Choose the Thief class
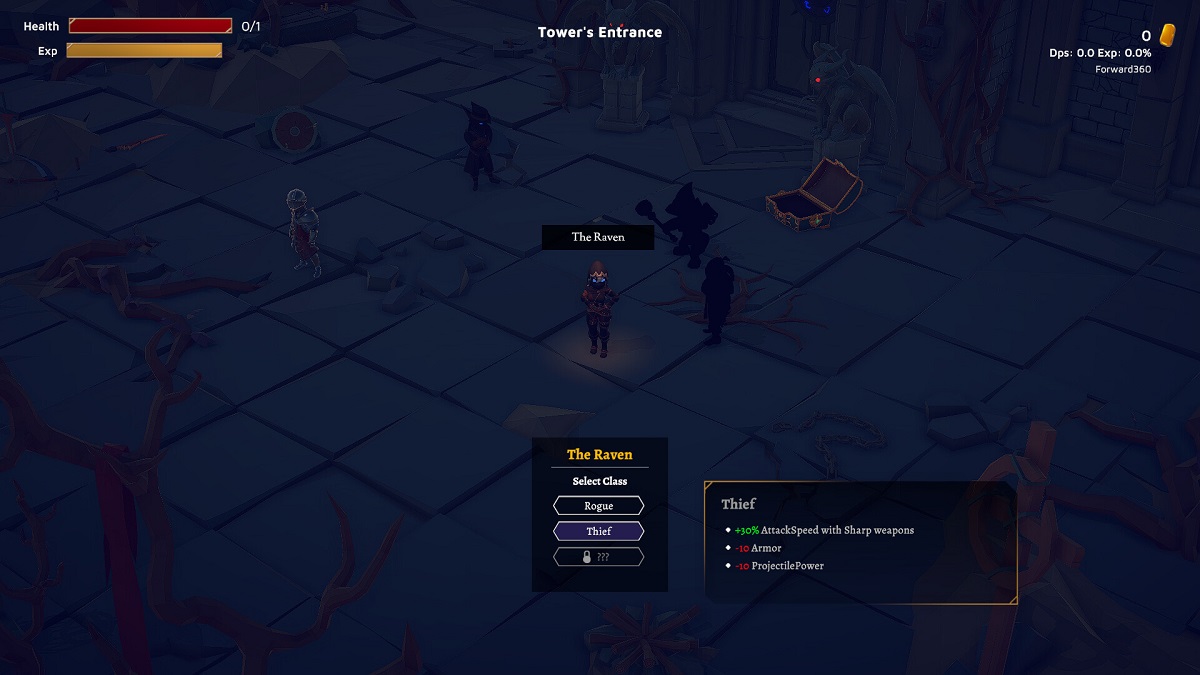Image resolution: width=1200 pixels, height=675 pixels. coord(599,531)
